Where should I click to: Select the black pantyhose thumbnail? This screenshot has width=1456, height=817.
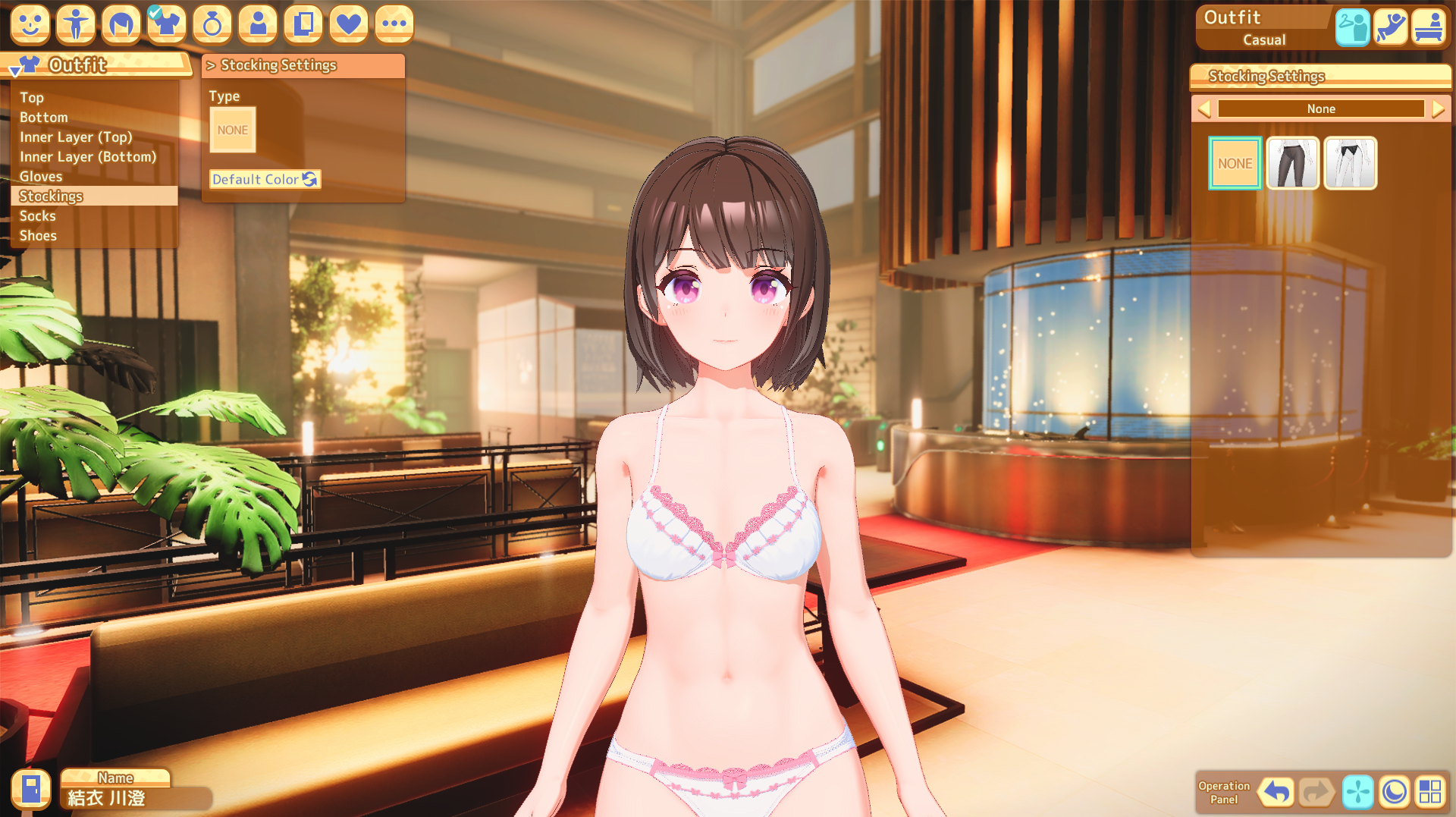point(1293,163)
